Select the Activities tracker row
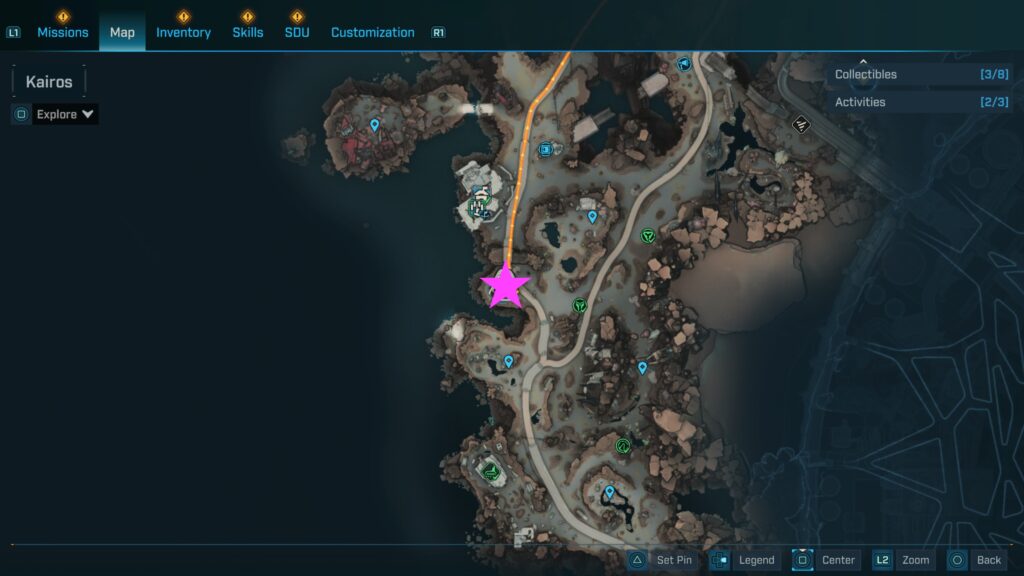The width and height of the screenshot is (1024, 576). 920,102
